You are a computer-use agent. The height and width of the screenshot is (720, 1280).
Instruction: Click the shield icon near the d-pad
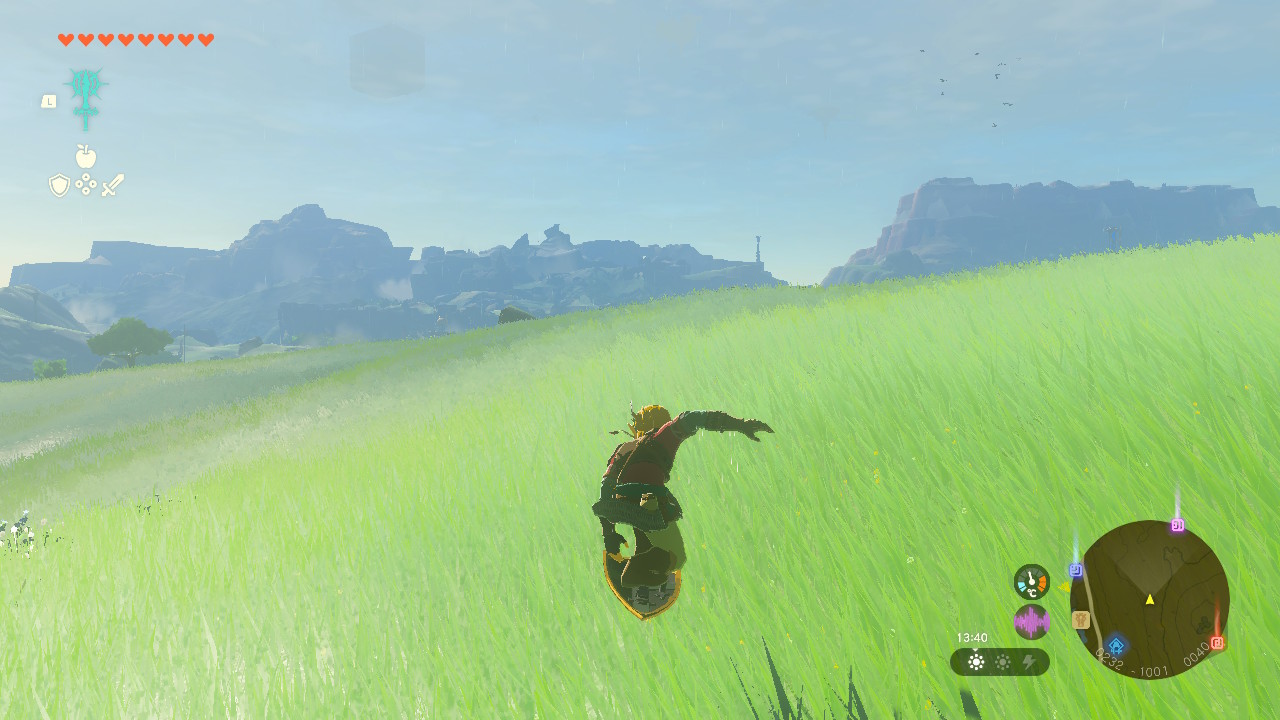click(59, 185)
